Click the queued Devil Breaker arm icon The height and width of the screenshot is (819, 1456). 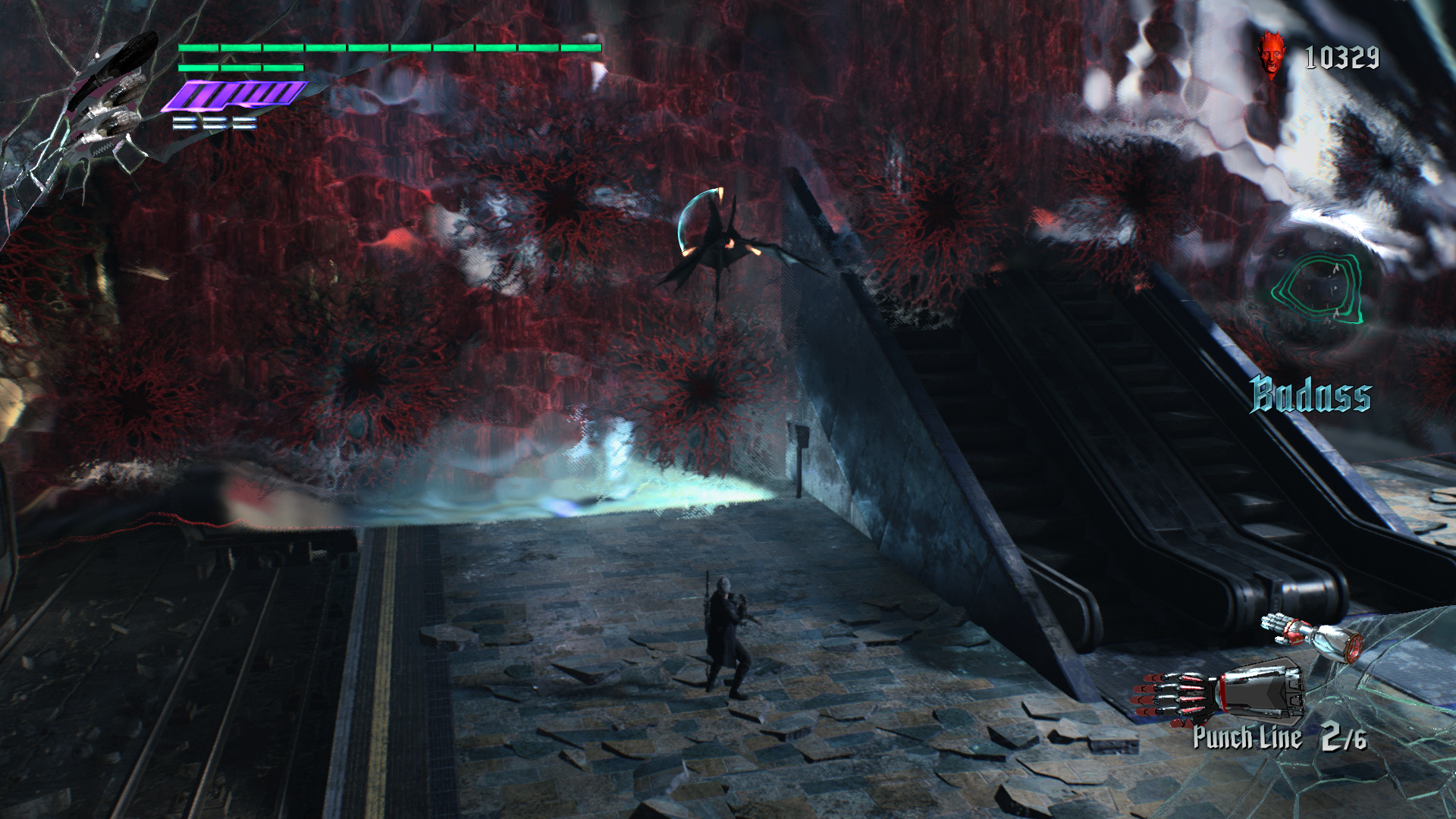click(x=1312, y=635)
